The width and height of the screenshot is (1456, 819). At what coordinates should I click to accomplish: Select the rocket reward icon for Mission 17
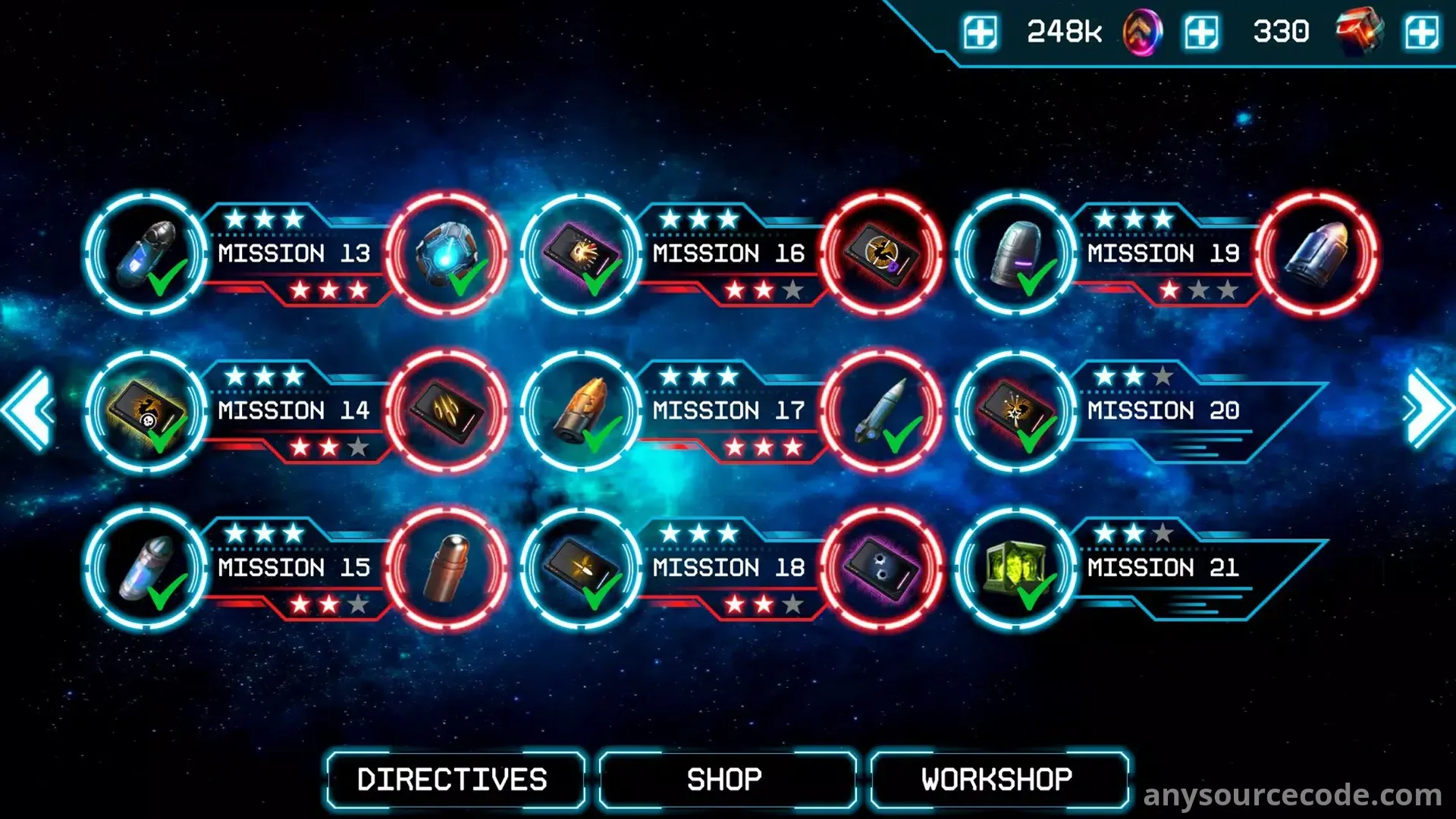click(x=882, y=410)
